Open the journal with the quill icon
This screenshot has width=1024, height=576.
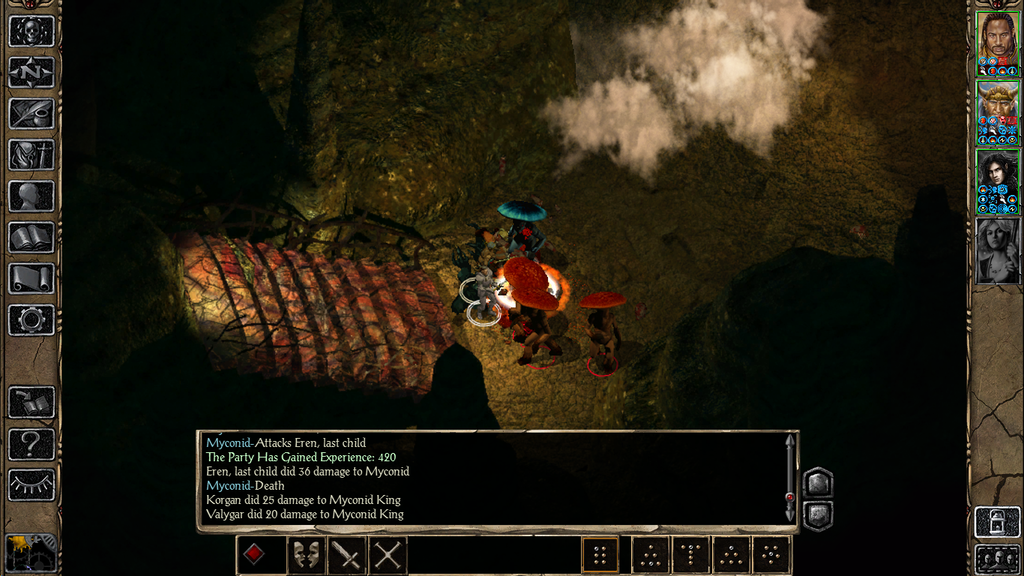pos(31,113)
